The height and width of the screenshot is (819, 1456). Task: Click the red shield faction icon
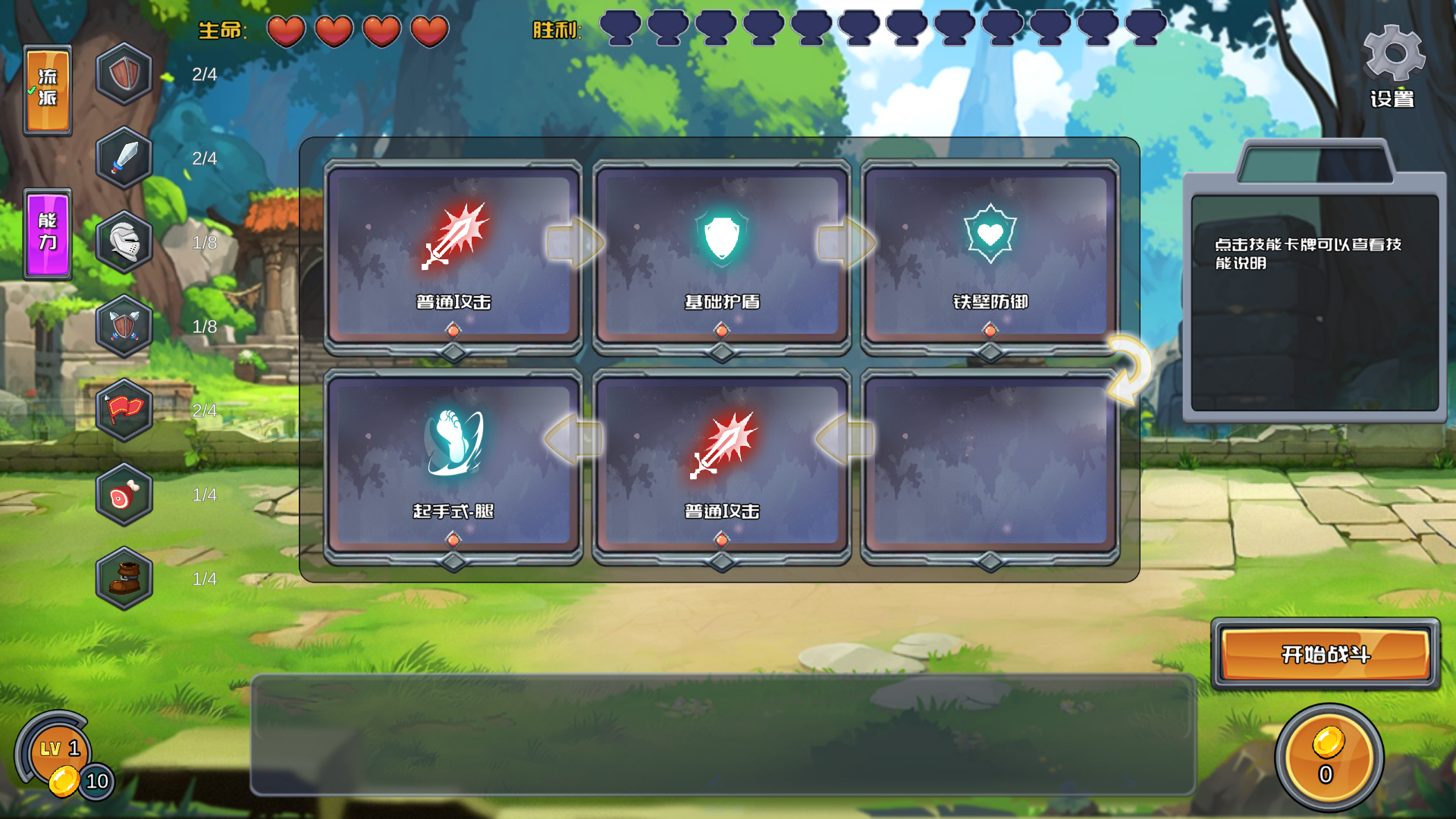(x=124, y=74)
